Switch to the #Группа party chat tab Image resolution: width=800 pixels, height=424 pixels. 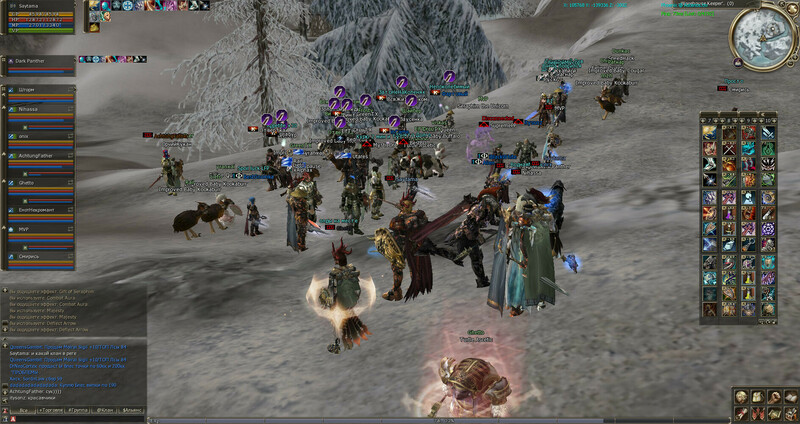pyautogui.click(x=79, y=410)
